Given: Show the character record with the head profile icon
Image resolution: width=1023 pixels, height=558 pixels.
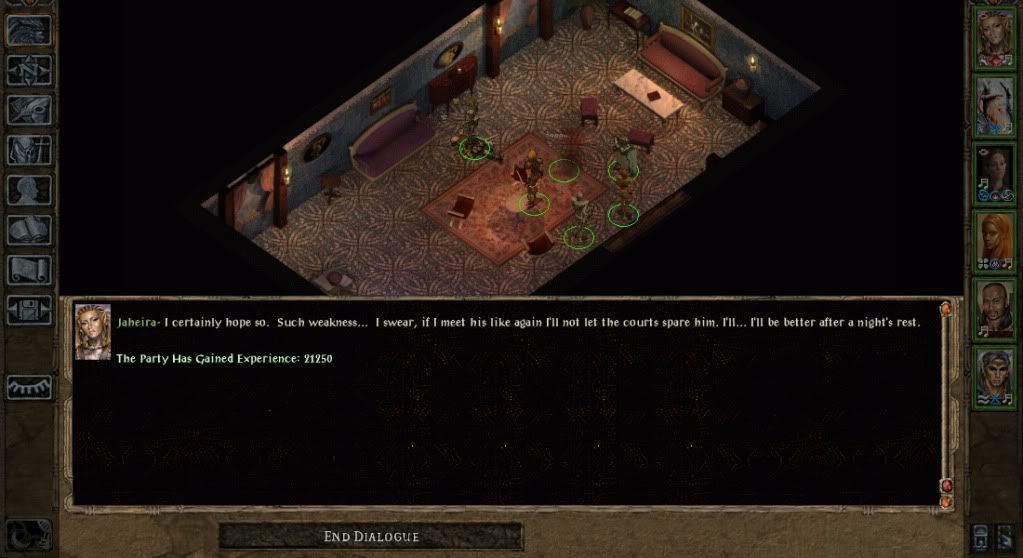Looking at the screenshot, I should [29, 190].
